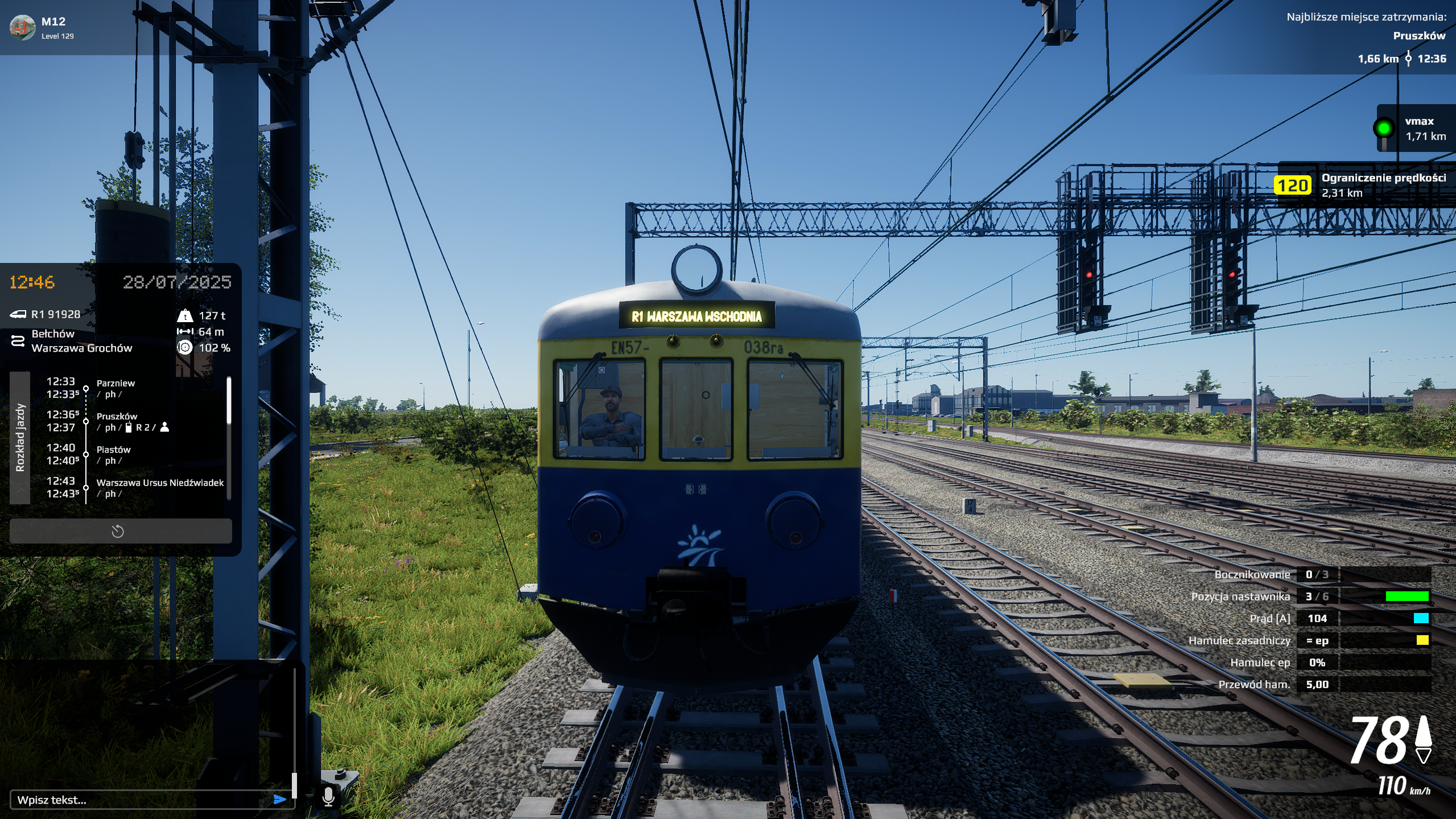Reset timetable with the circular arrow button
The width and height of the screenshot is (1456, 819).
[118, 532]
